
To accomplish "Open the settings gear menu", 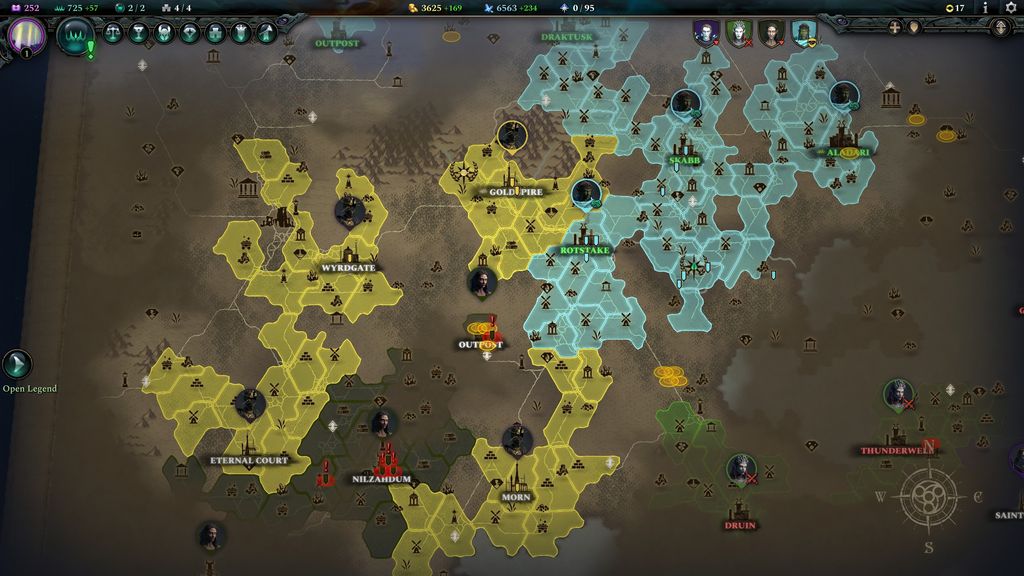I will click(1011, 8).
